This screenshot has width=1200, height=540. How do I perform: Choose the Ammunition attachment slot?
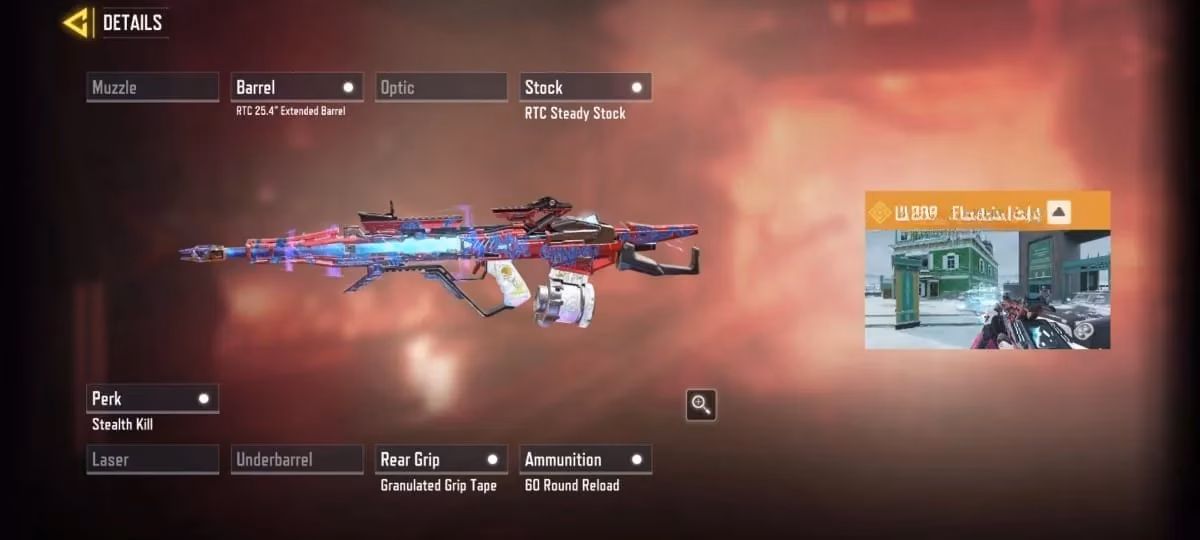pos(585,459)
